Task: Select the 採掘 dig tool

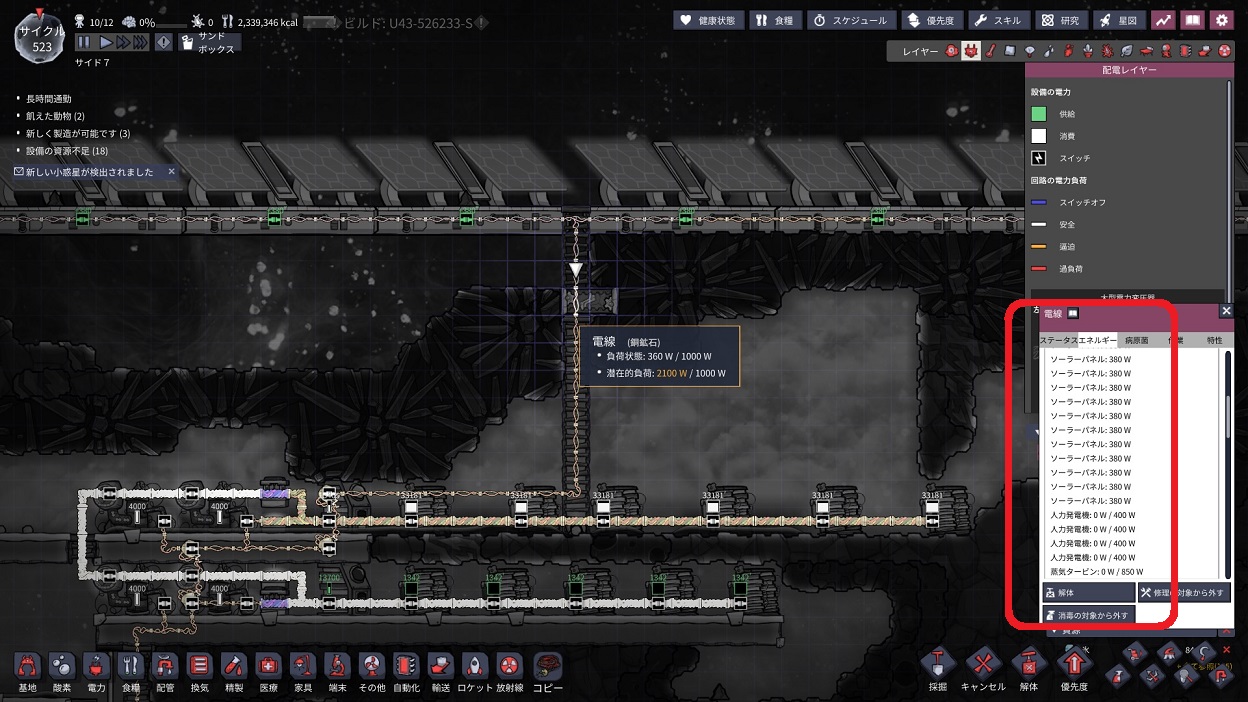Action: tap(937, 670)
